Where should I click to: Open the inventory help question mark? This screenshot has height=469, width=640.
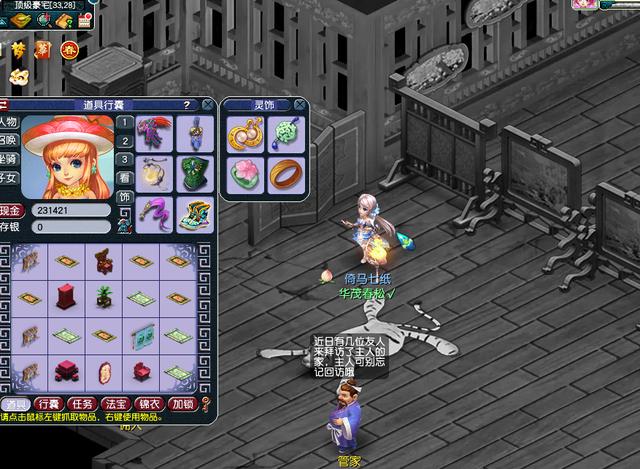point(186,104)
